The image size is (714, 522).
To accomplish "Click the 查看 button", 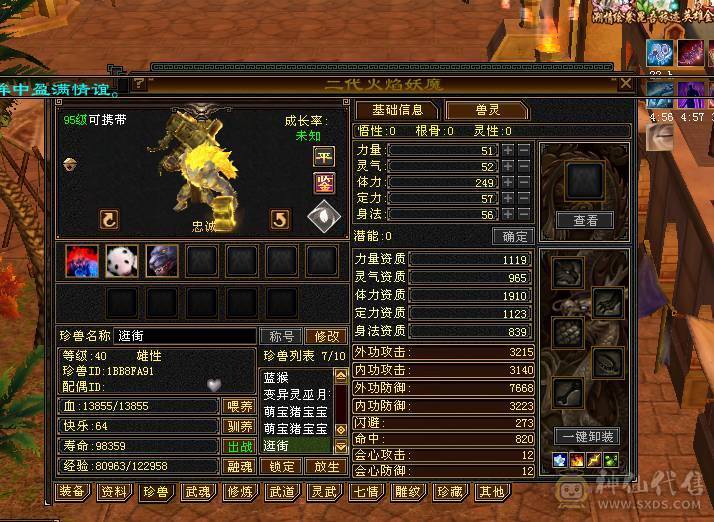I will tap(585, 221).
